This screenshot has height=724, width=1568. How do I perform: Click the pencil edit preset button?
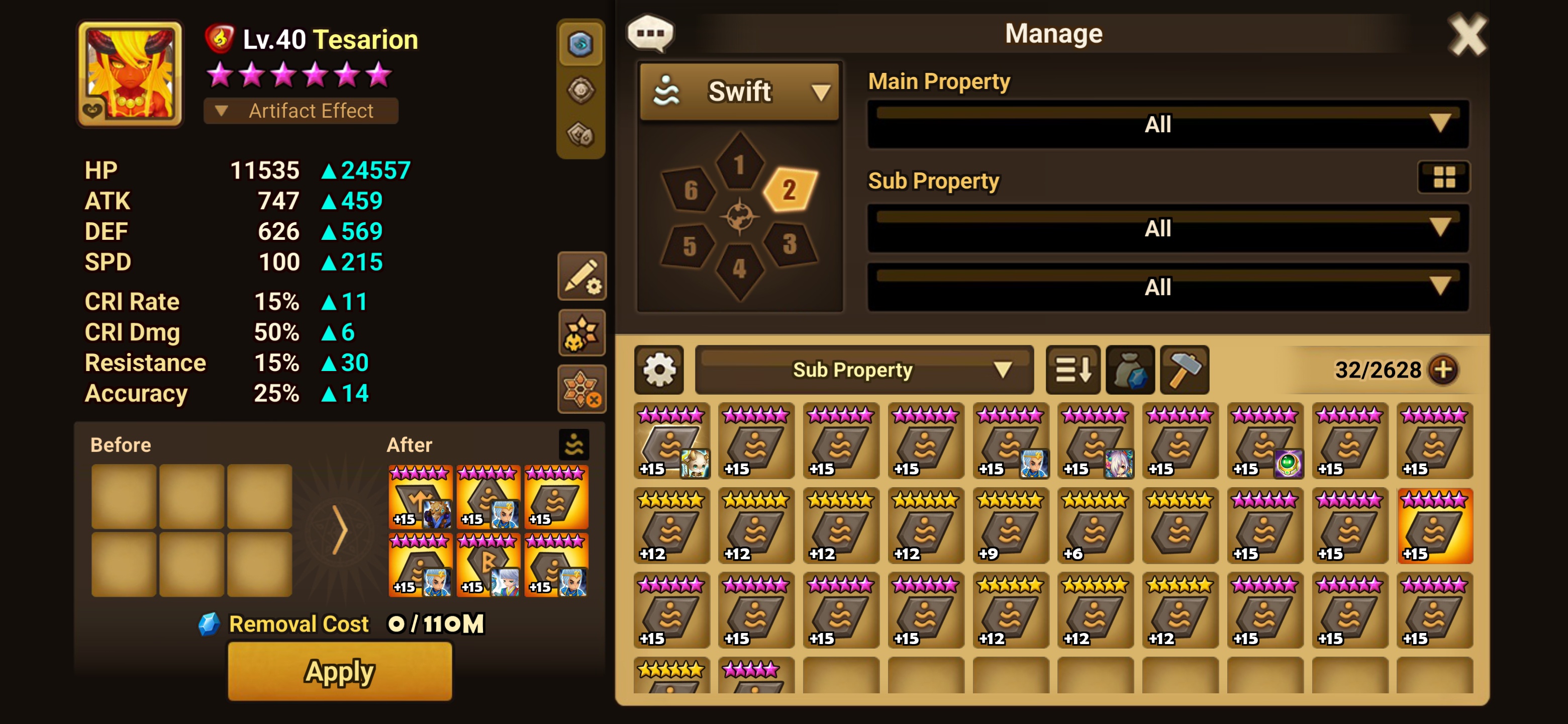[x=582, y=277]
